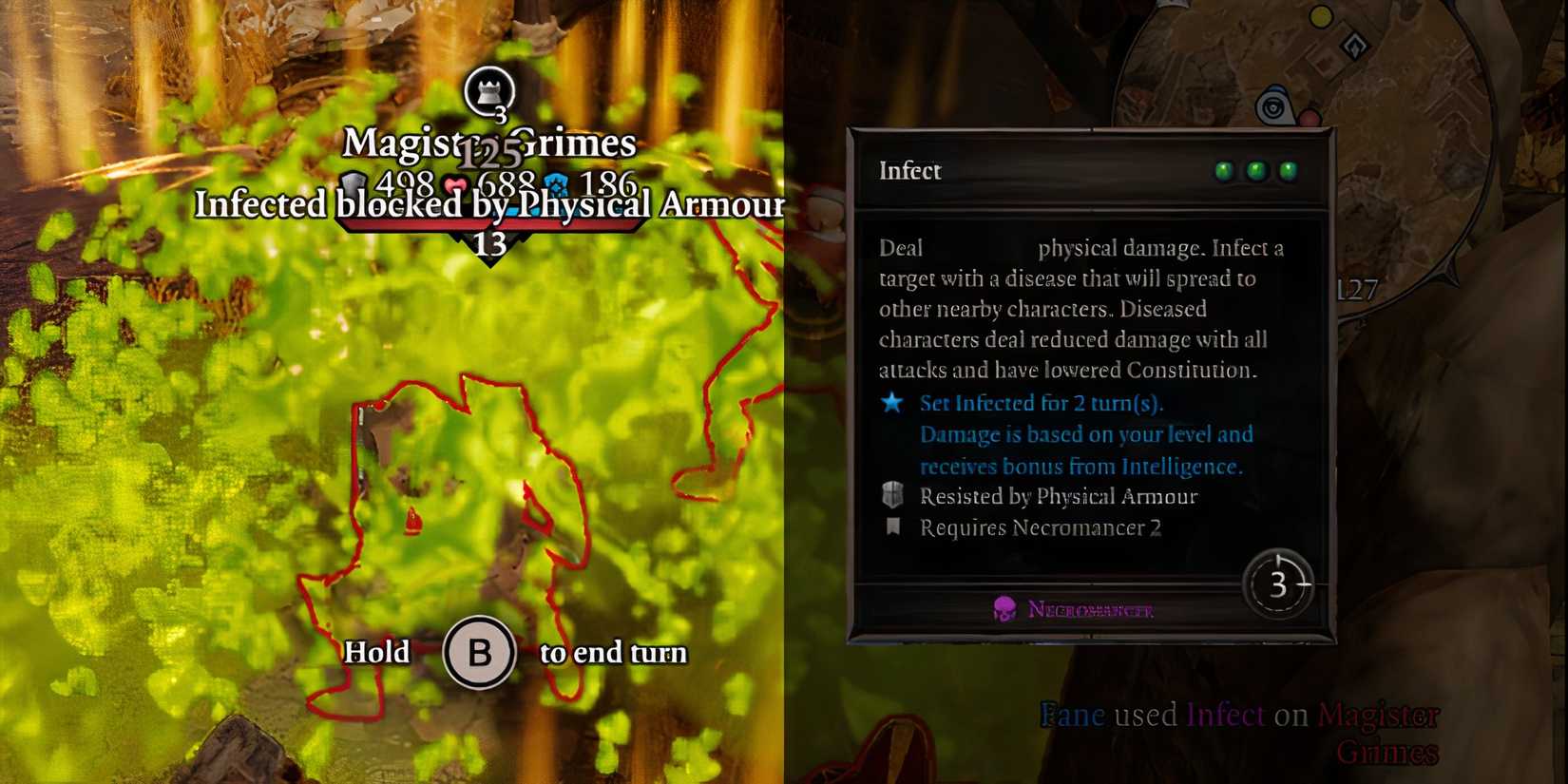Open the Infect skill tooltip header
The width and height of the screenshot is (1568, 784).
click(x=908, y=171)
